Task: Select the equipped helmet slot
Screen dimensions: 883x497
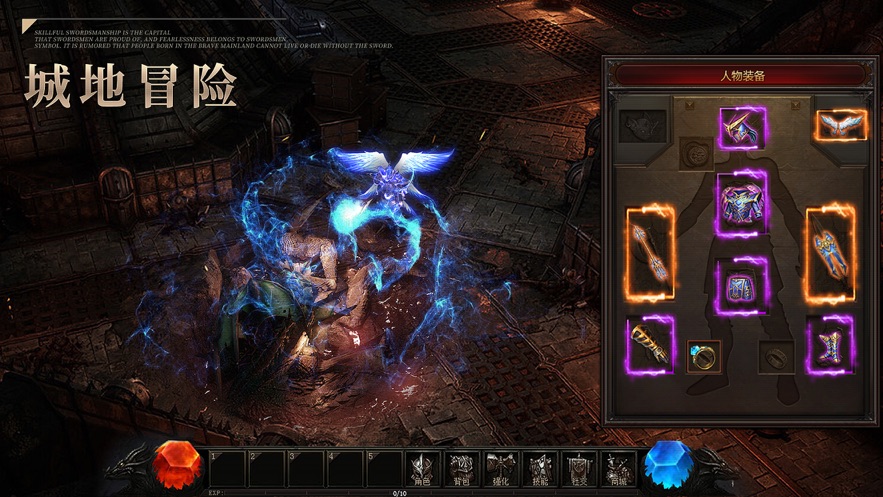Action: (x=741, y=127)
